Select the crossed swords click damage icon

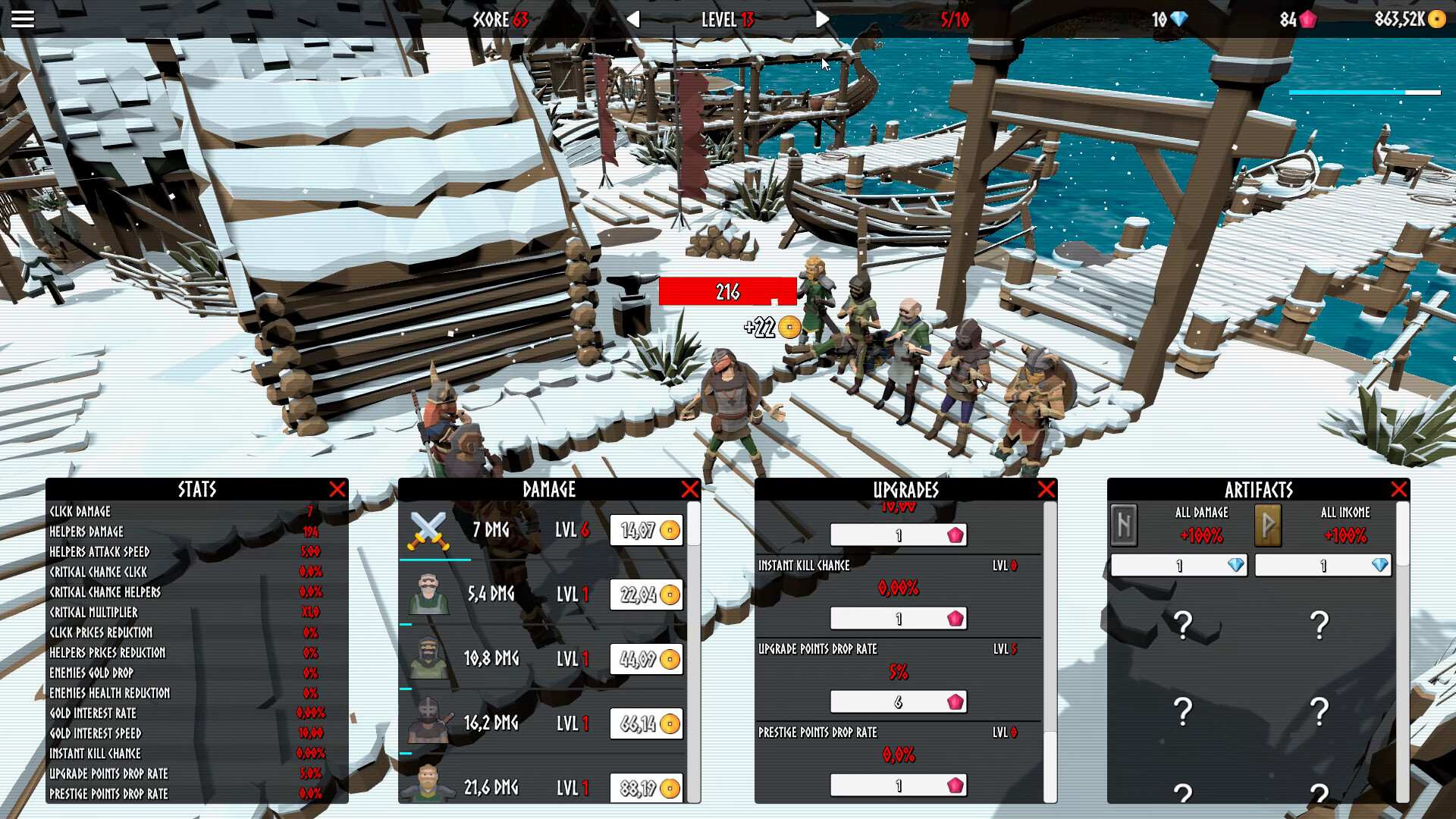point(429,529)
